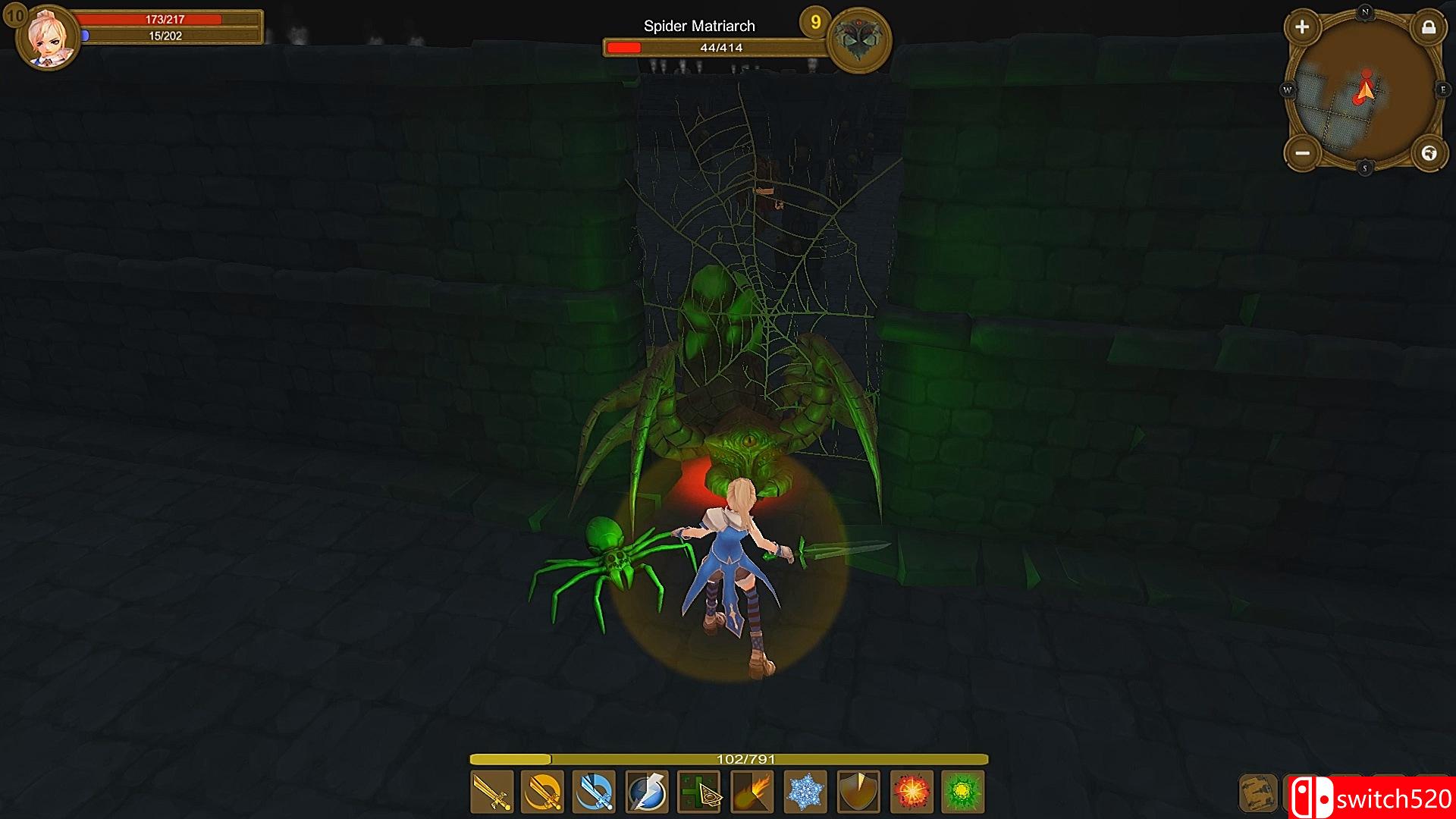
Task: Use the plain golden sword attack skill
Action: click(492, 792)
